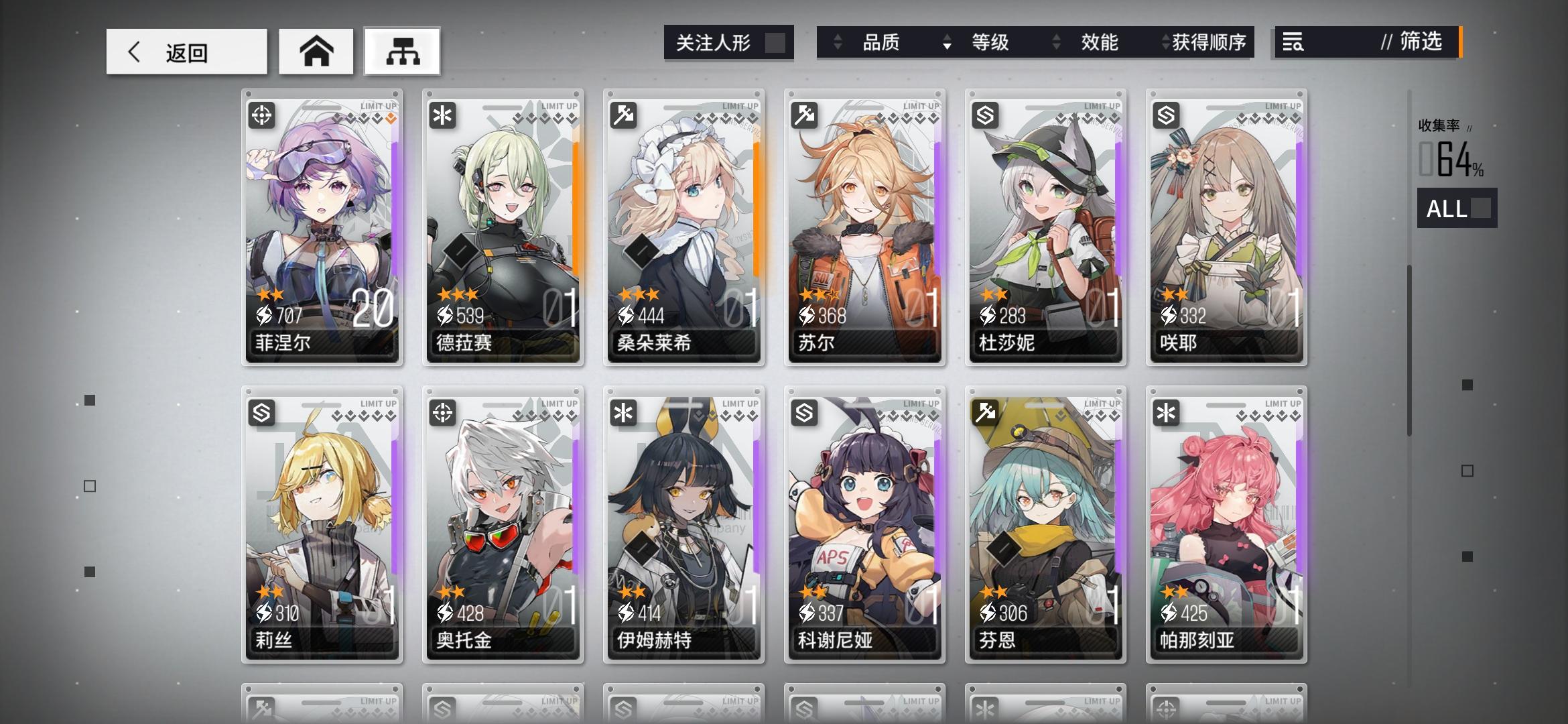
Task: Select the hammer class icon on 苏尔's card
Action: [805, 115]
